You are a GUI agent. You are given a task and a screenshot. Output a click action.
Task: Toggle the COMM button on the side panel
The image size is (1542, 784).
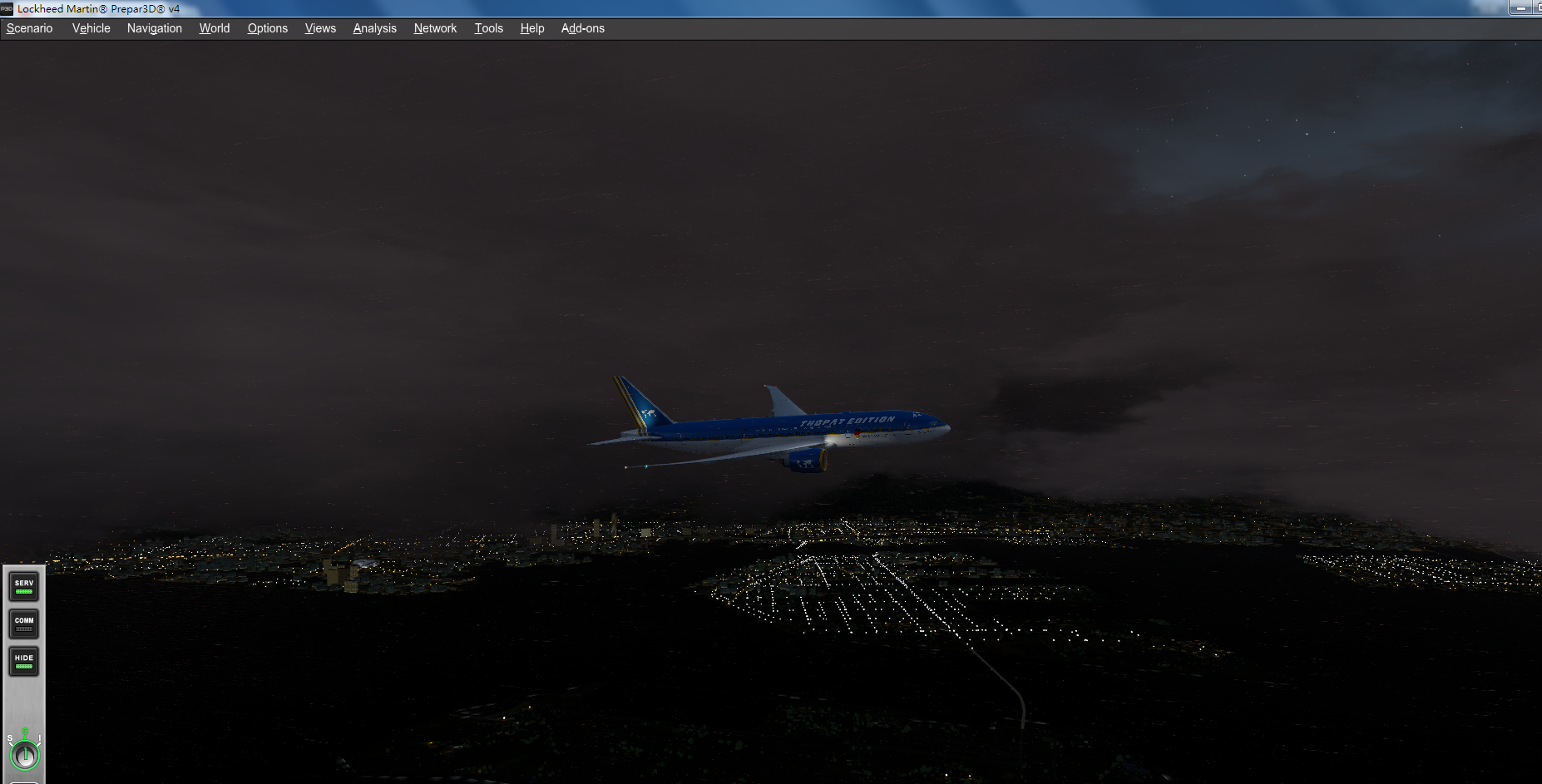pyautogui.click(x=22, y=624)
